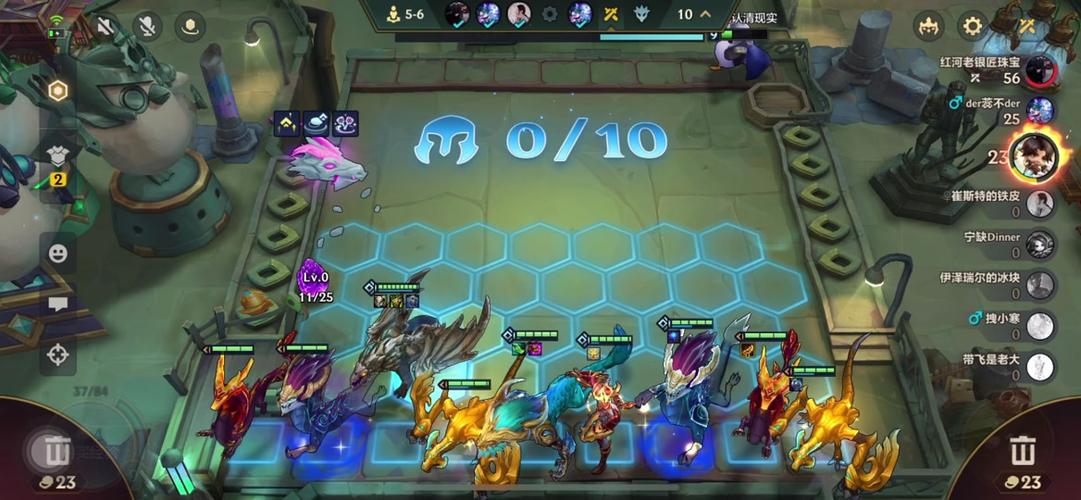Tap the crosshair target button
Screen dimensions: 1081x500
coord(58,353)
